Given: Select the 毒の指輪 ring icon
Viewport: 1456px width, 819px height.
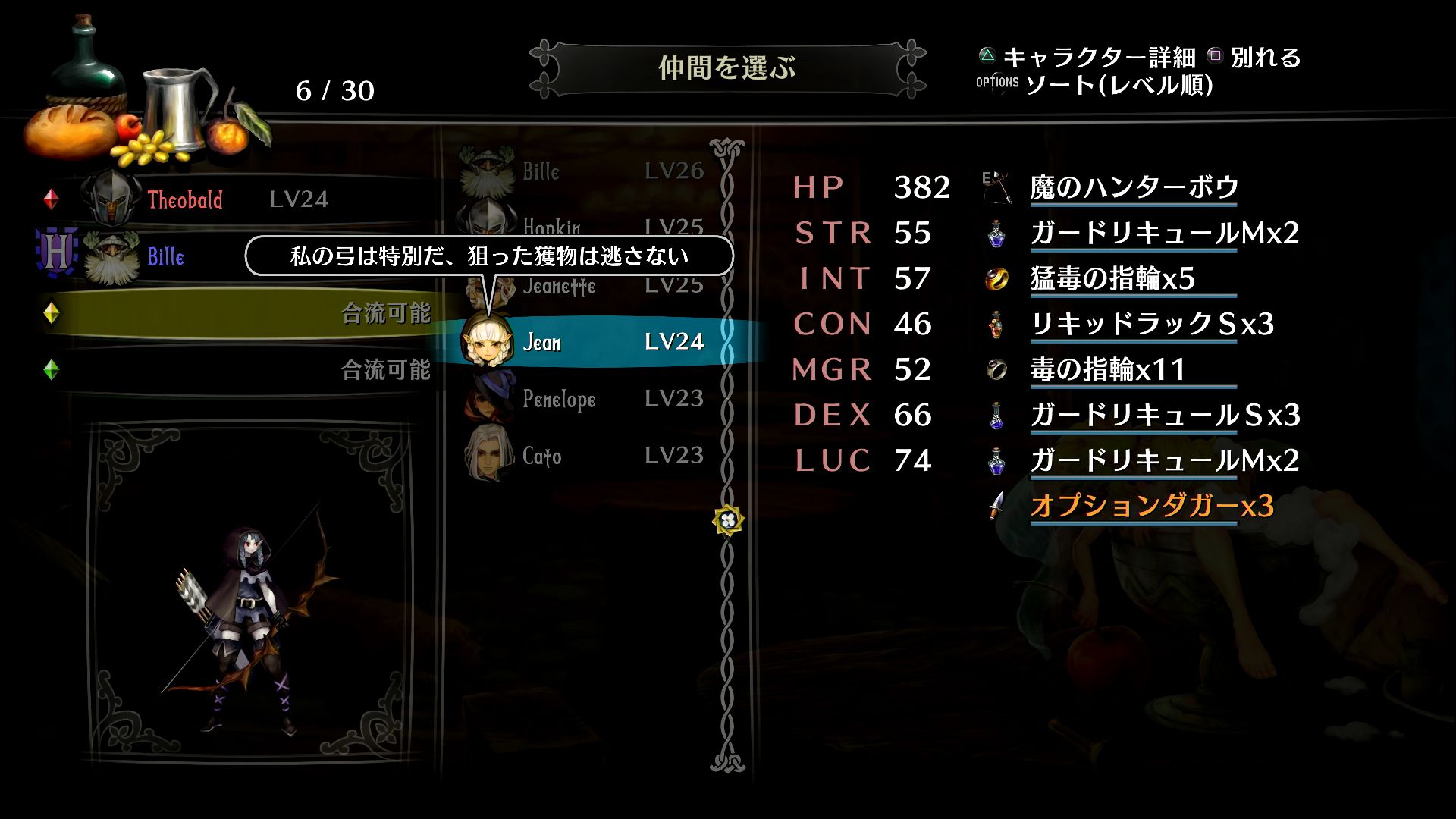Looking at the screenshot, I should coord(998,370).
